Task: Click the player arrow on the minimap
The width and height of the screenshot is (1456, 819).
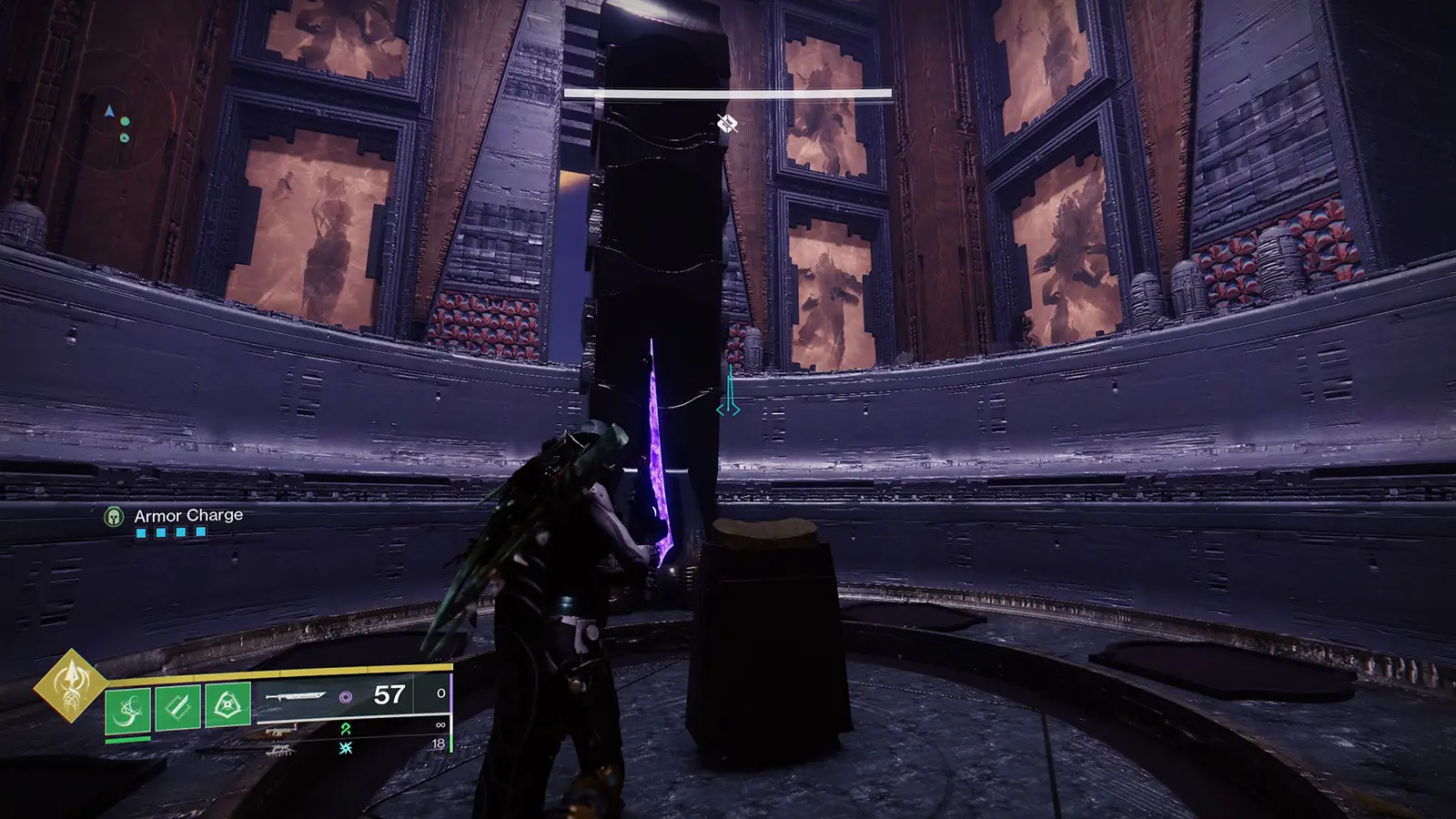Action: [109, 110]
